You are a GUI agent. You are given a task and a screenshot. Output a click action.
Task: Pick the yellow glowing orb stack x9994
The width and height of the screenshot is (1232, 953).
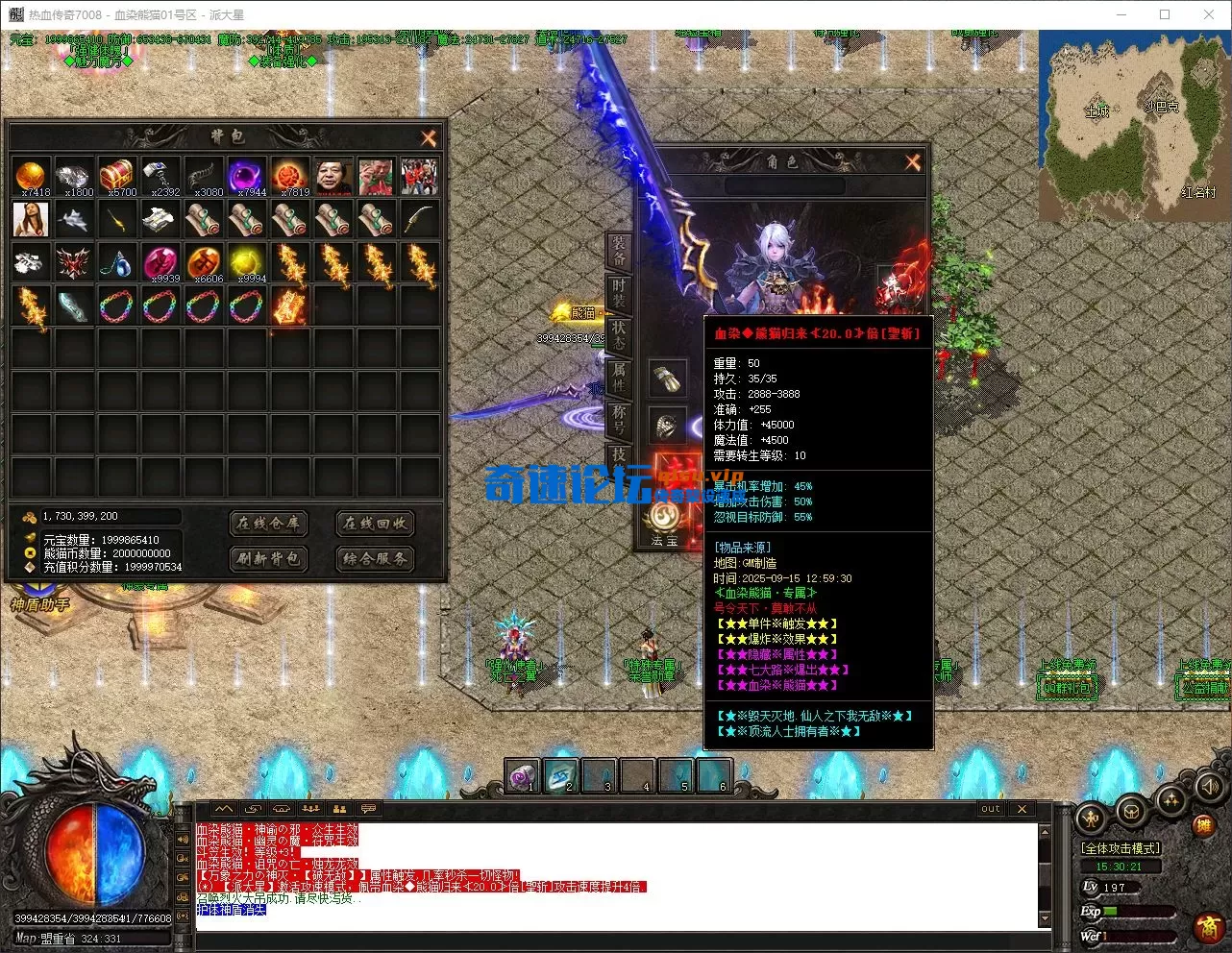click(247, 262)
